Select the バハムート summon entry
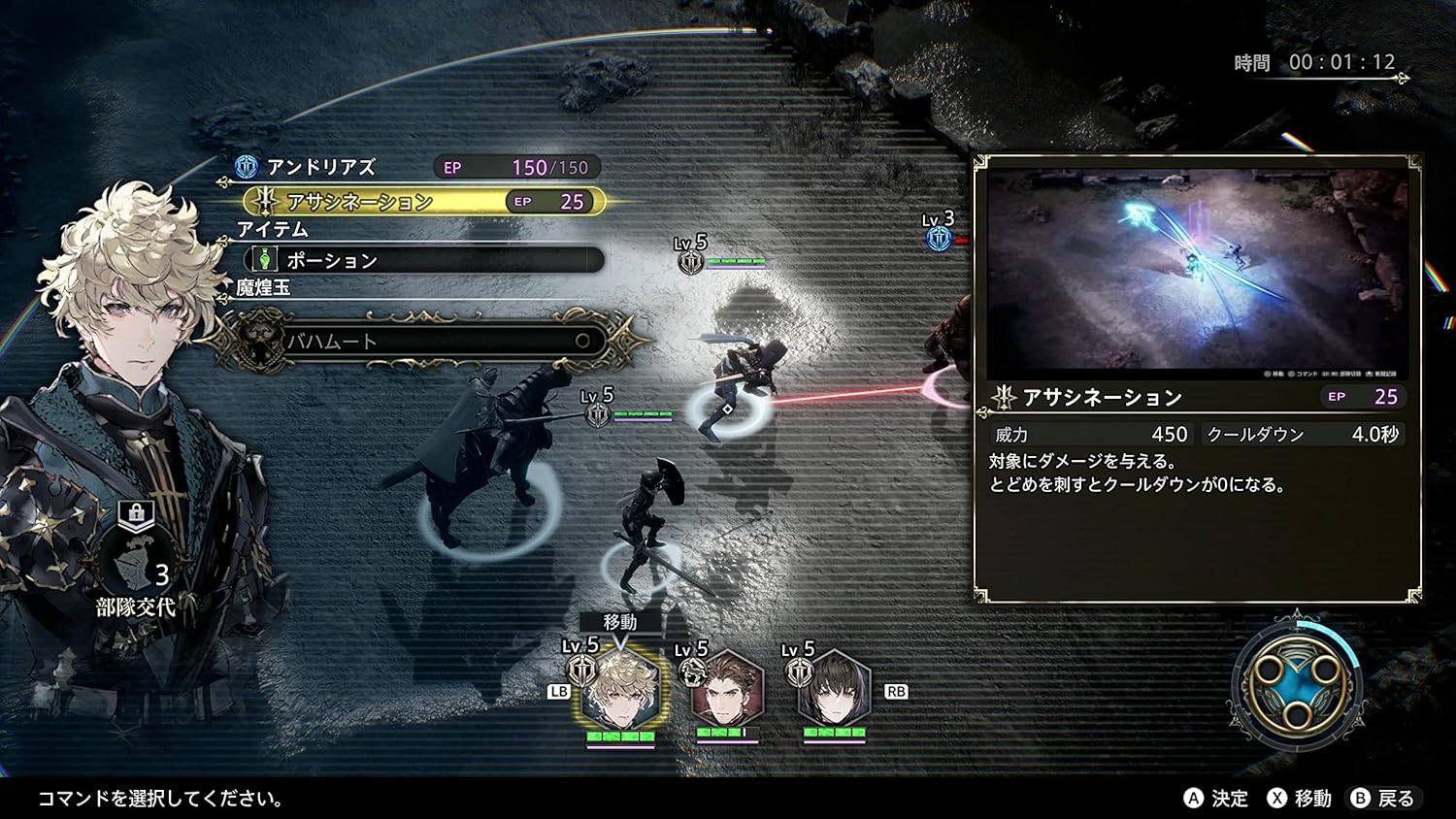Viewport: 1456px width, 819px height. click(427, 341)
